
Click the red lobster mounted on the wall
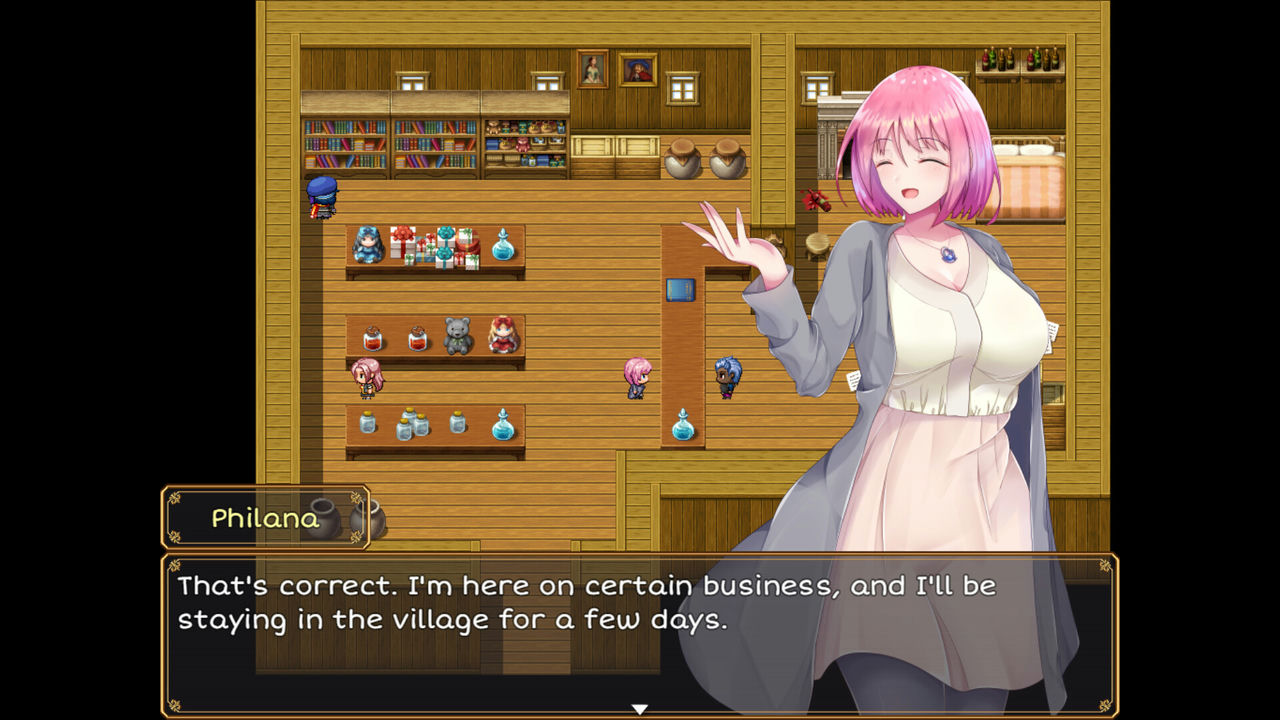(x=817, y=202)
